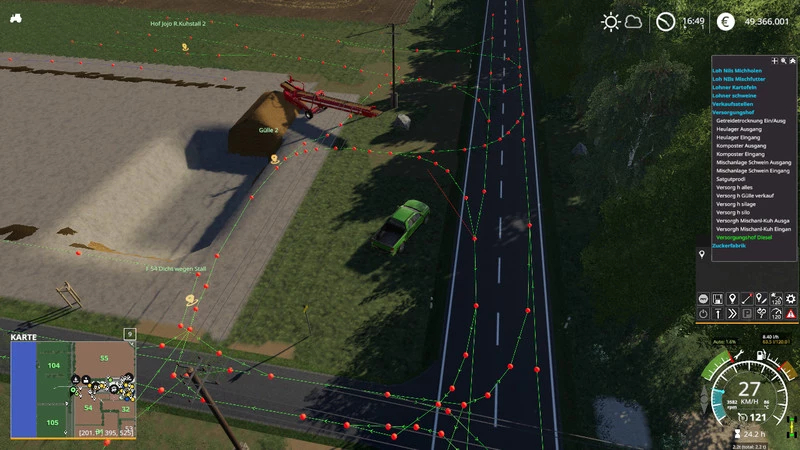This screenshot has width=800, height=450.
Task: Choose the Versorgungshof Diesel destination
Action: (745, 237)
